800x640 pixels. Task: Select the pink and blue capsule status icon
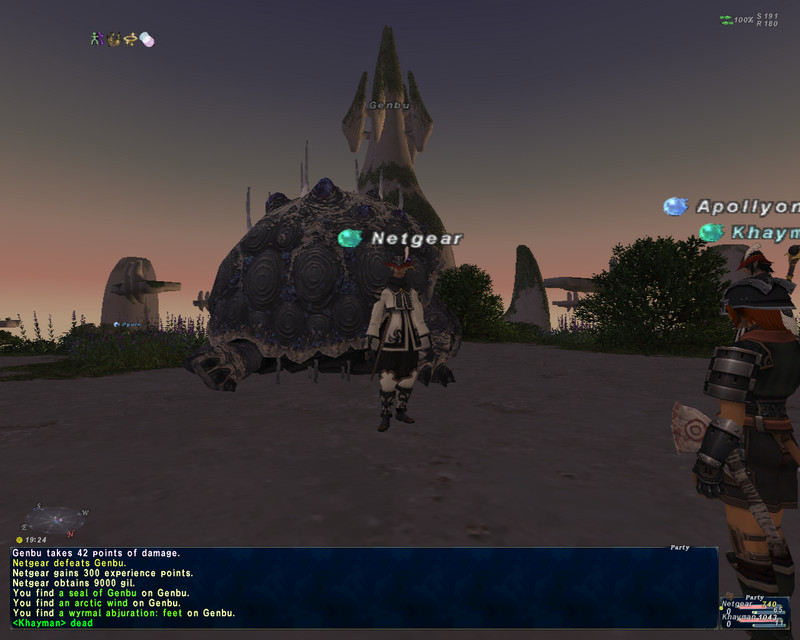coord(147,39)
